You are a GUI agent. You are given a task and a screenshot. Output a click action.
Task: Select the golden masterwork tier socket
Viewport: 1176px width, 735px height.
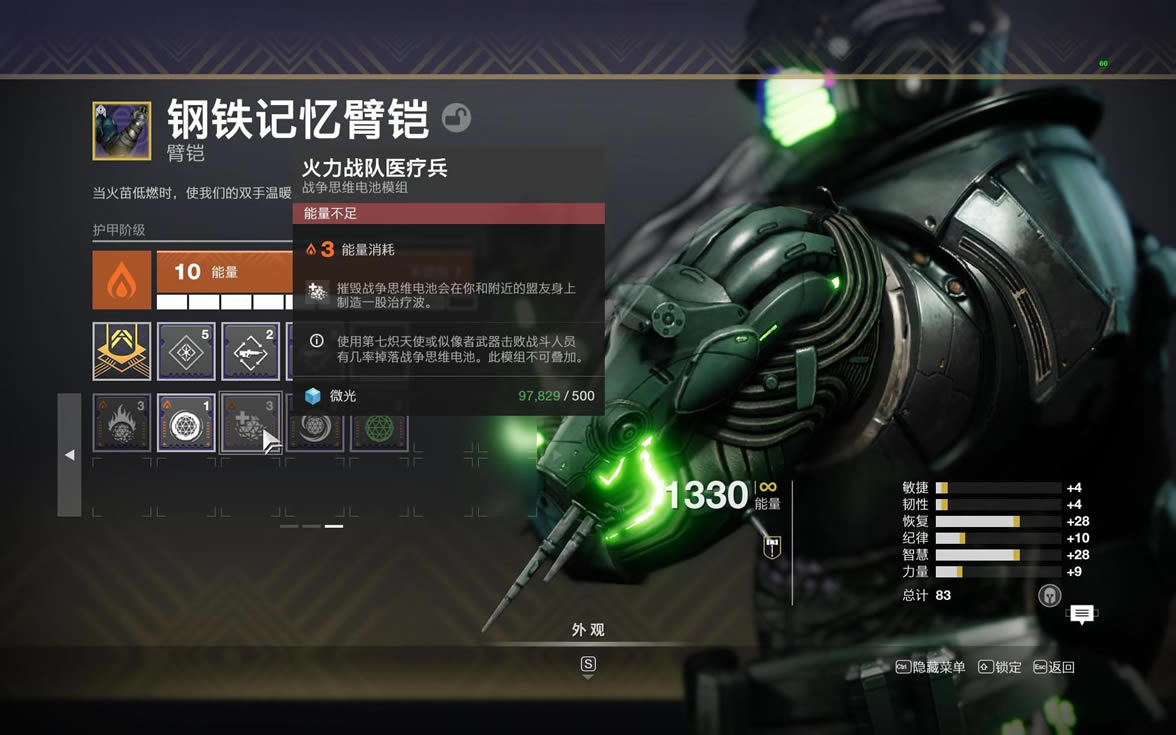click(122, 351)
